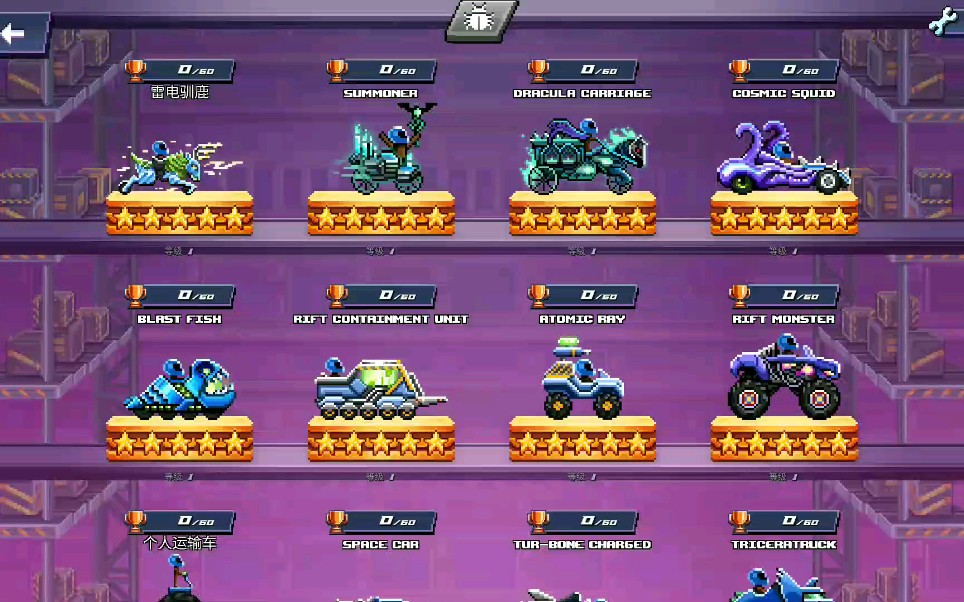The width and height of the screenshot is (964, 602).
Task: Select the 个人运输车 vehicle
Action: (x=179, y=578)
